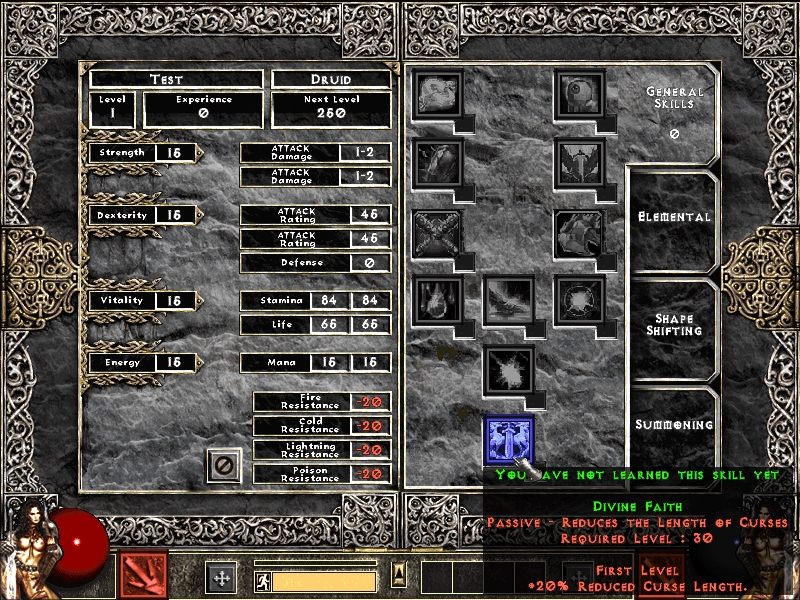The width and height of the screenshot is (800, 600).
Task: Select the blue Divine Faith skill icon
Action: (x=509, y=441)
